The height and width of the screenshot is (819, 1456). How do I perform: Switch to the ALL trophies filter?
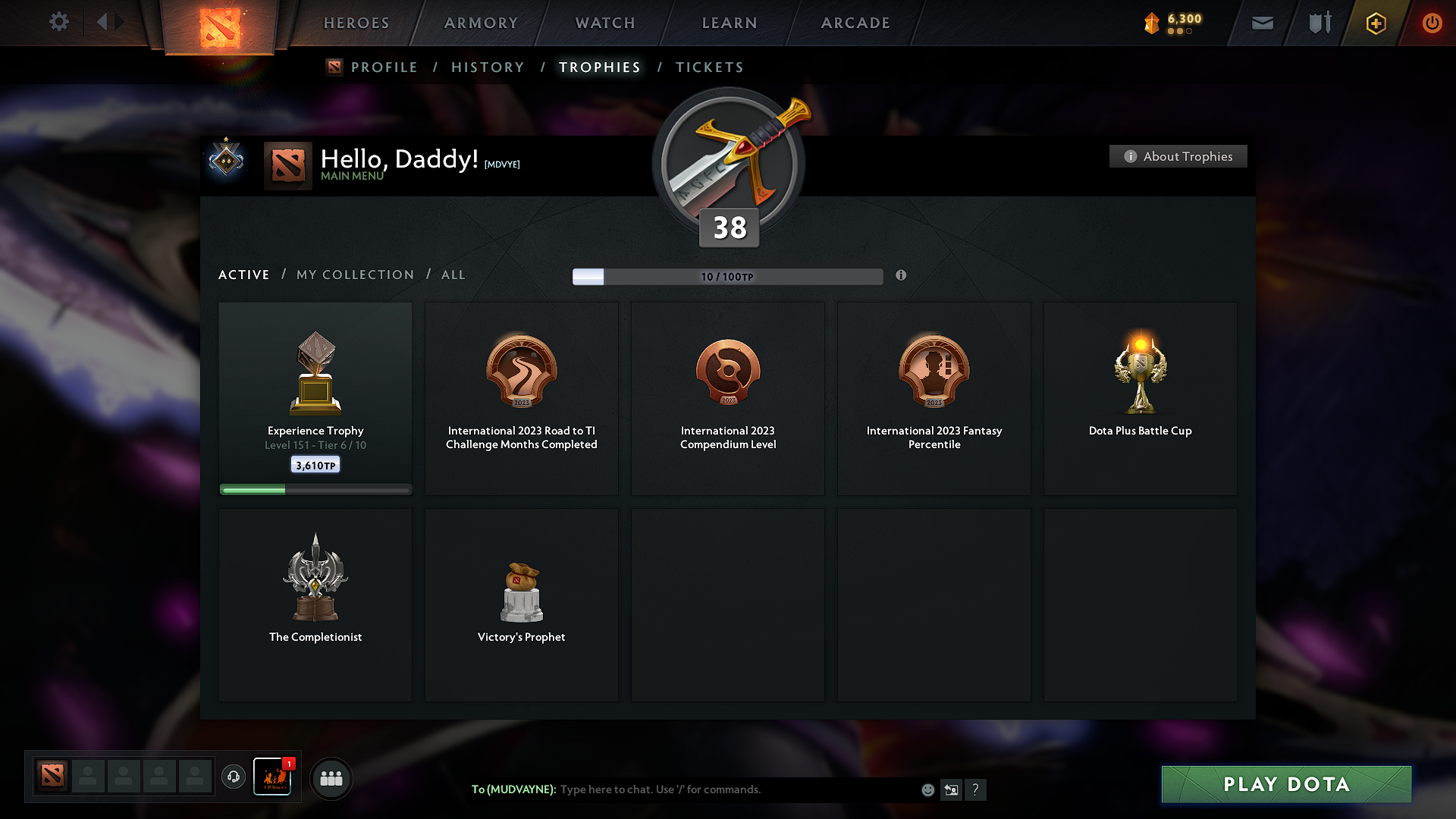pos(453,275)
